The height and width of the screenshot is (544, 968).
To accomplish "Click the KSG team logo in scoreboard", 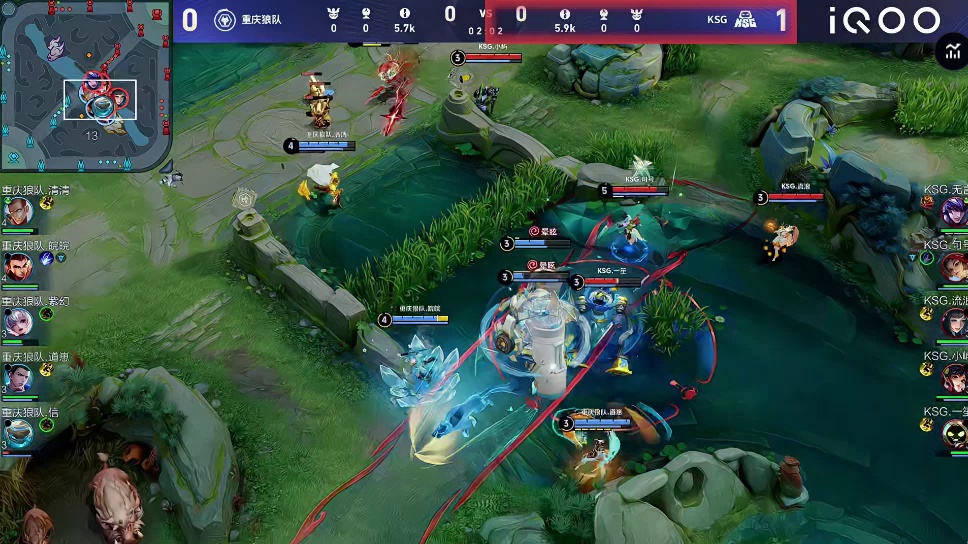I will [745, 19].
